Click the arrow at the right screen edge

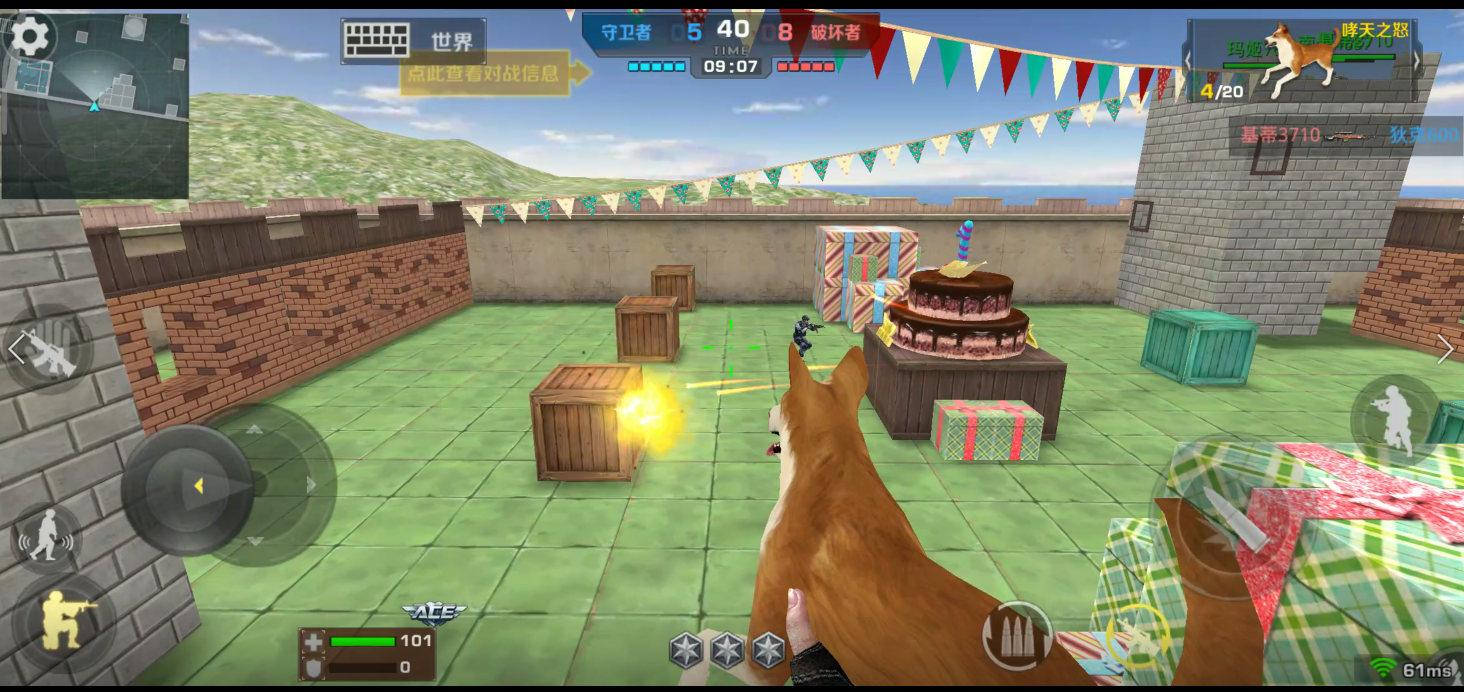1445,348
